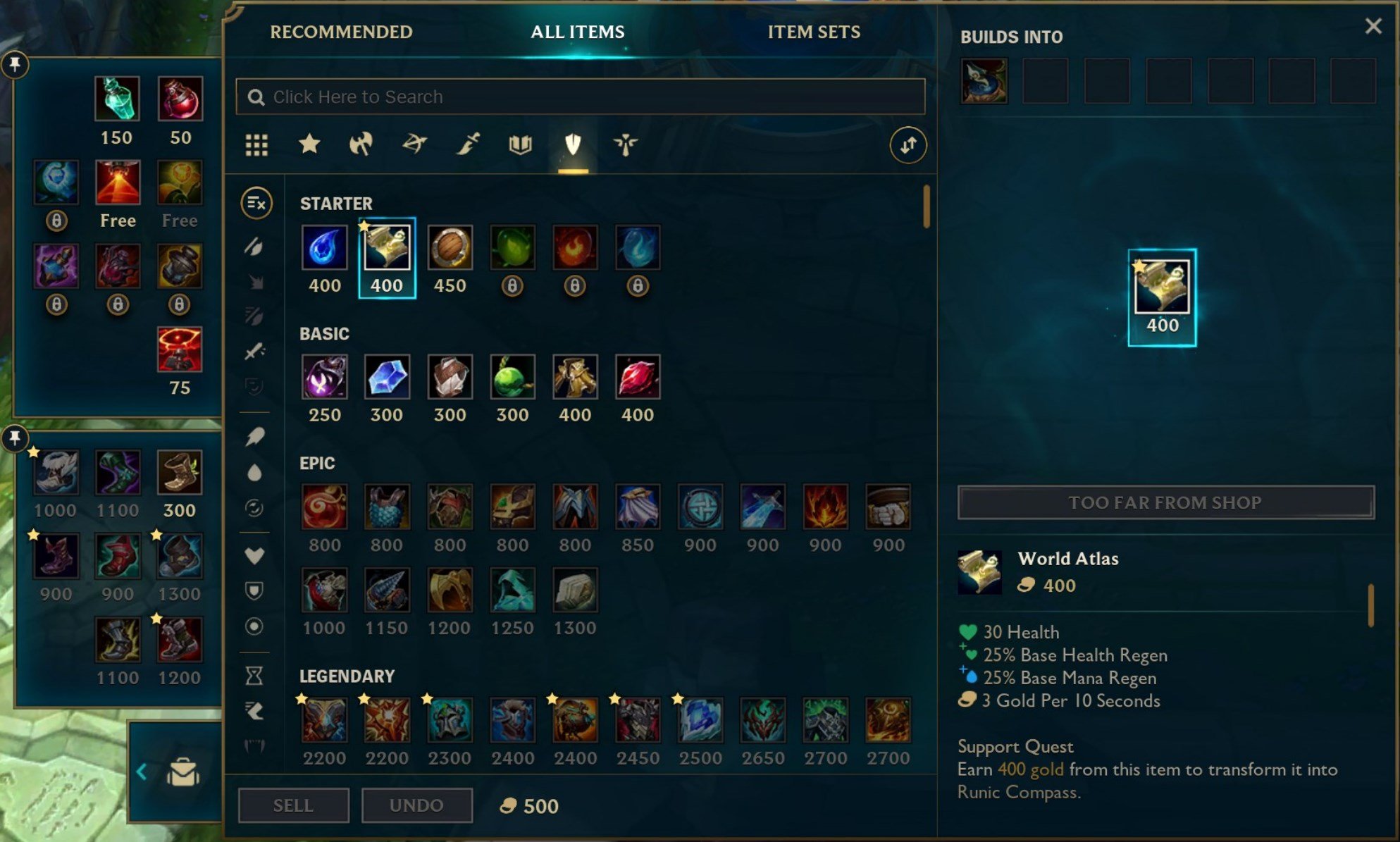
Task: Open the favorites star filter
Action: [309, 144]
